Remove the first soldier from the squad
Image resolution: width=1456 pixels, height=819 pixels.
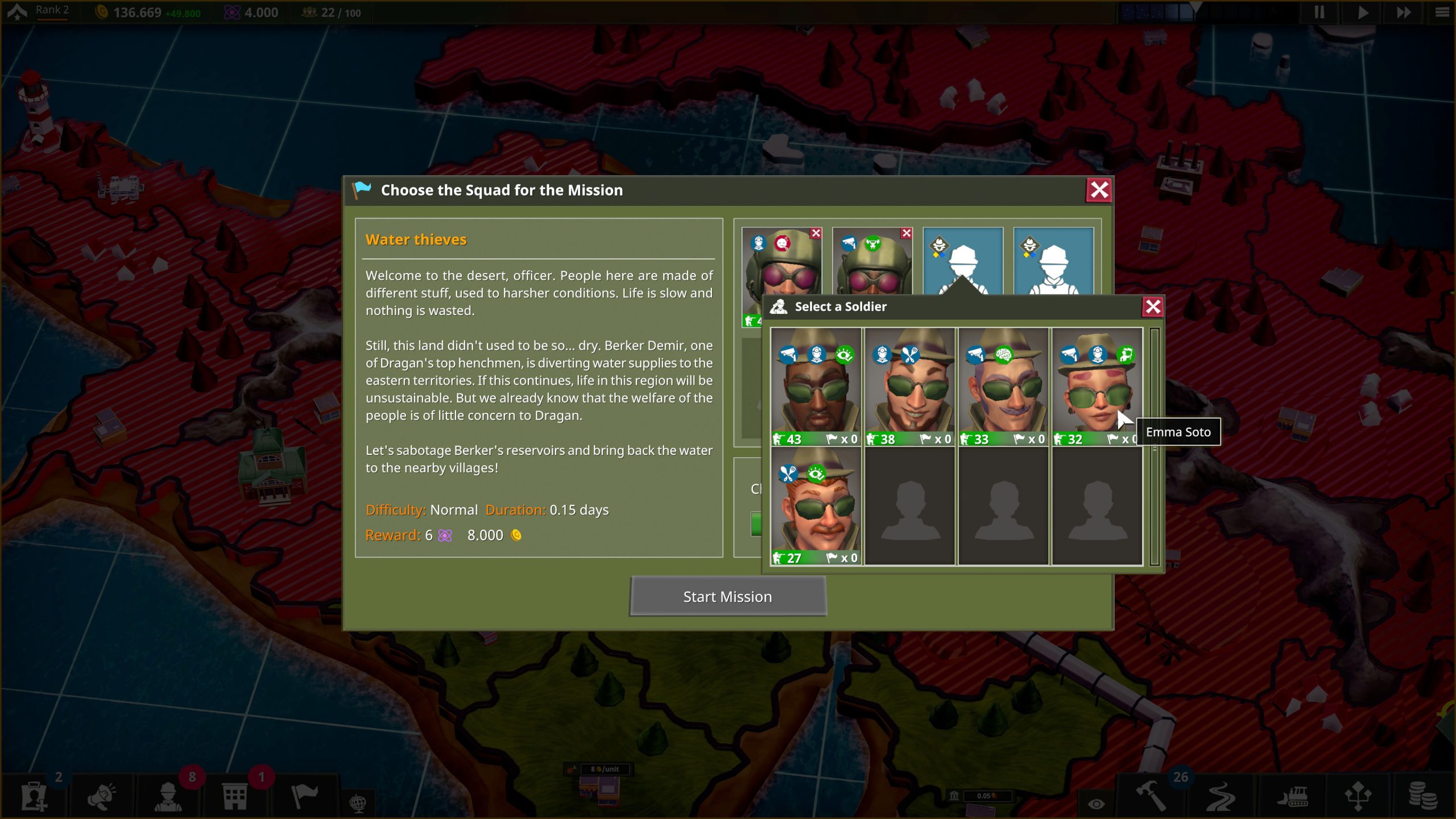tap(816, 233)
